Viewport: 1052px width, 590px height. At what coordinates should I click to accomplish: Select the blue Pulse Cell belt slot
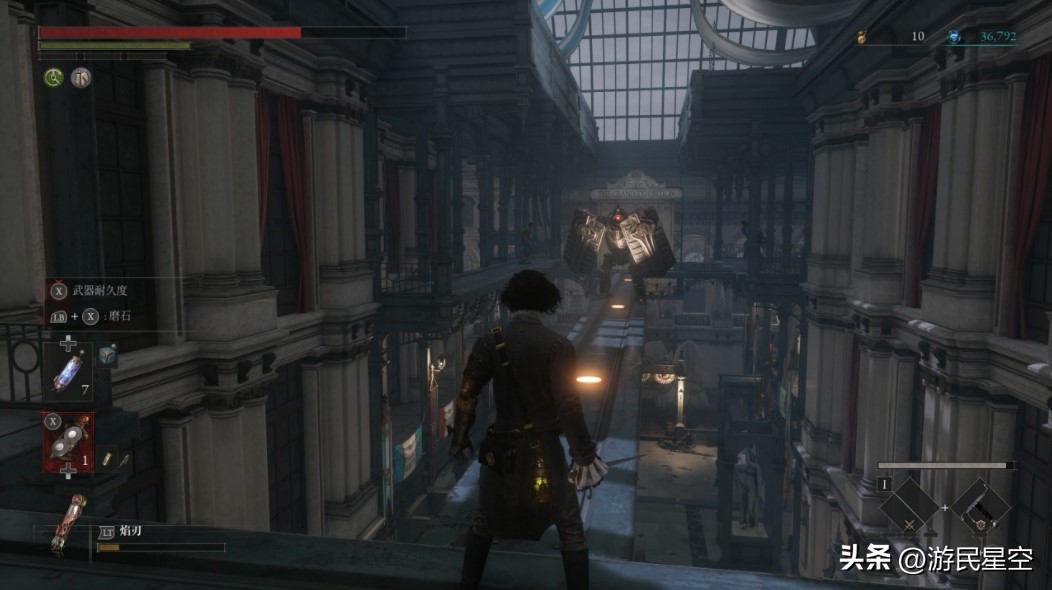click(x=68, y=372)
